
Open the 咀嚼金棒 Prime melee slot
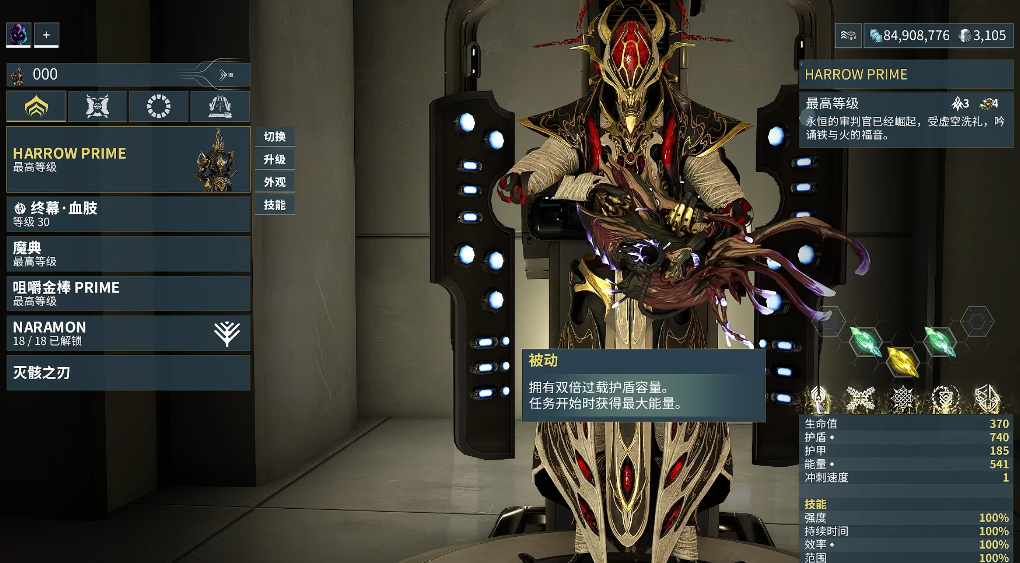coord(128,293)
